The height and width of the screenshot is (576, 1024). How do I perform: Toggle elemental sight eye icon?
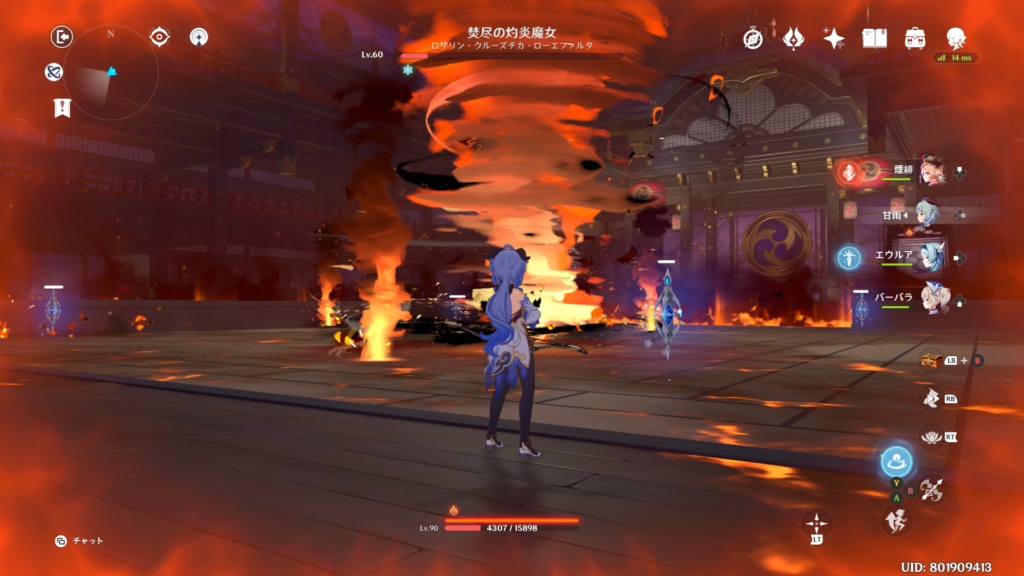(x=159, y=37)
